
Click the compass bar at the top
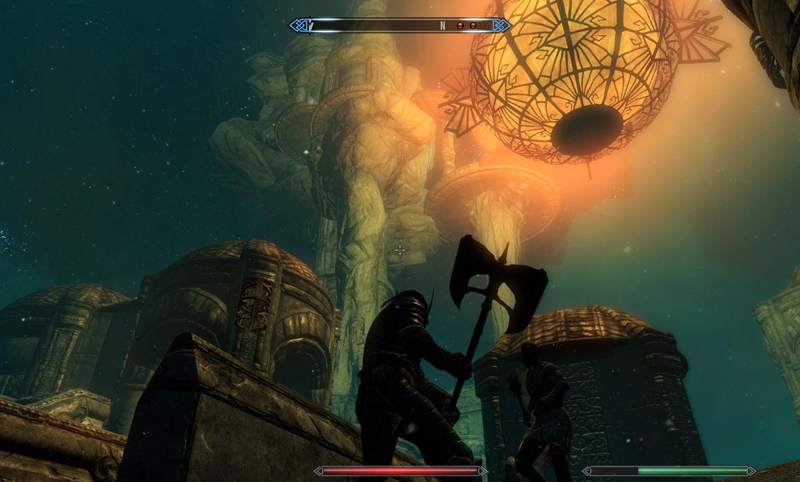(x=400, y=25)
